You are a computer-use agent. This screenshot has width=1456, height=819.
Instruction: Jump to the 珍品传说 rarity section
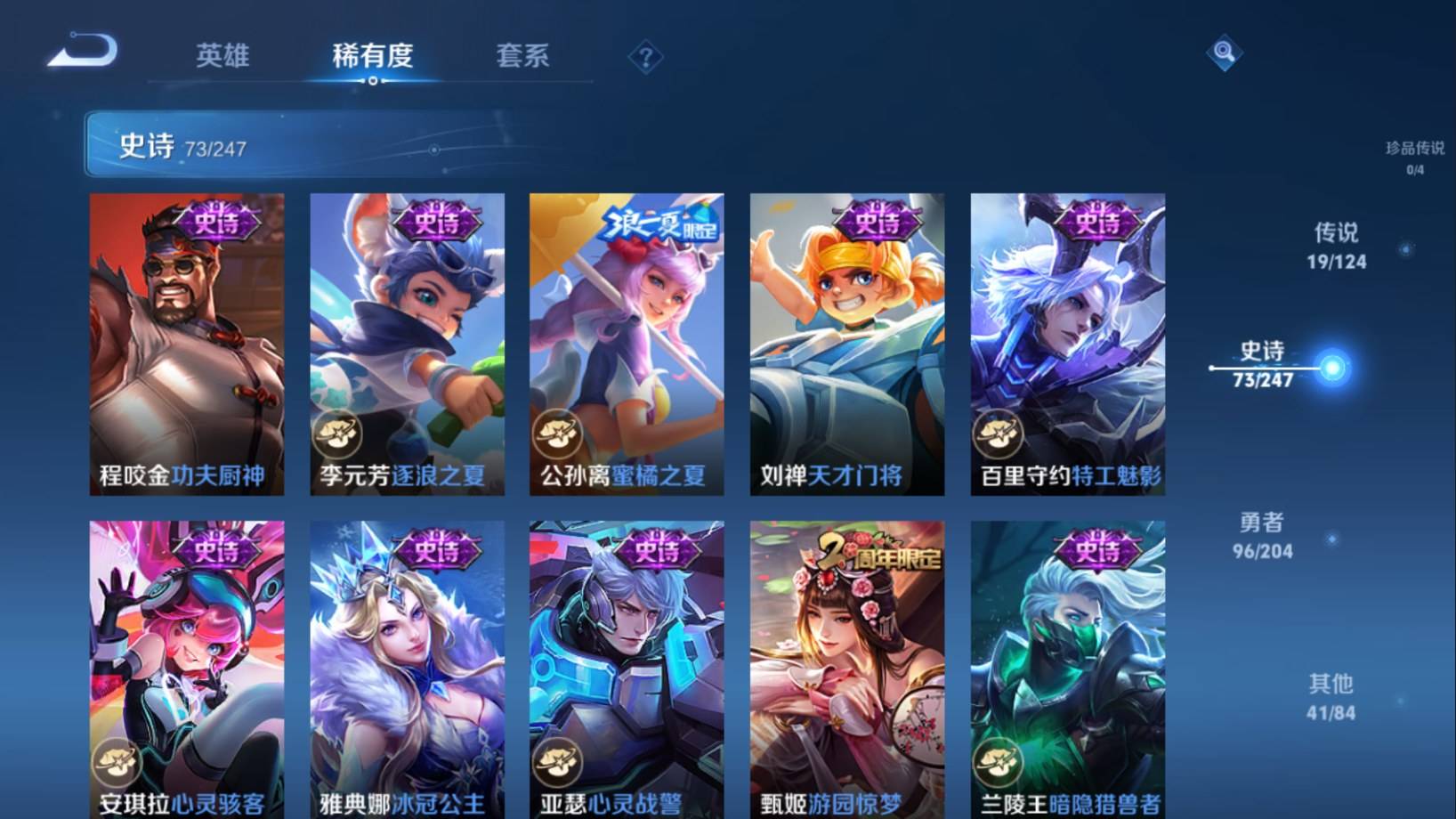(1414, 157)
